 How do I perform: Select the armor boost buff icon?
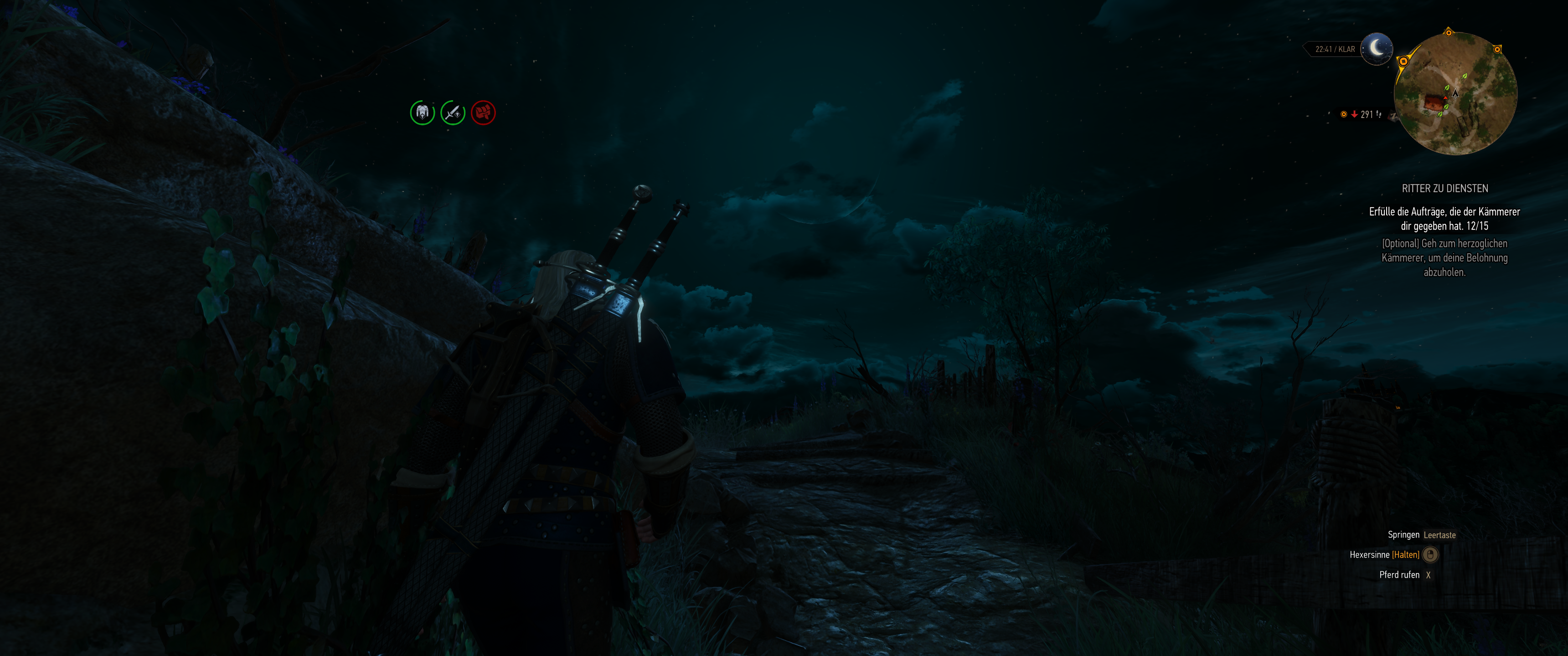click(x=423, y=113)
